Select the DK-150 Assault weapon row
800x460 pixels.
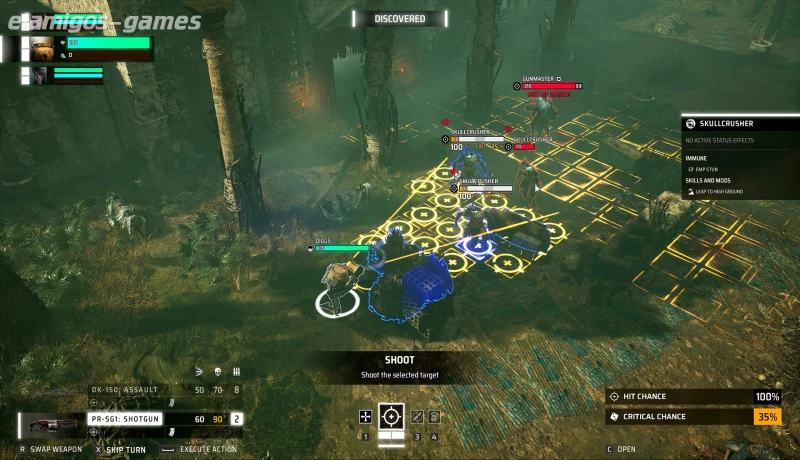pos(165,389)
